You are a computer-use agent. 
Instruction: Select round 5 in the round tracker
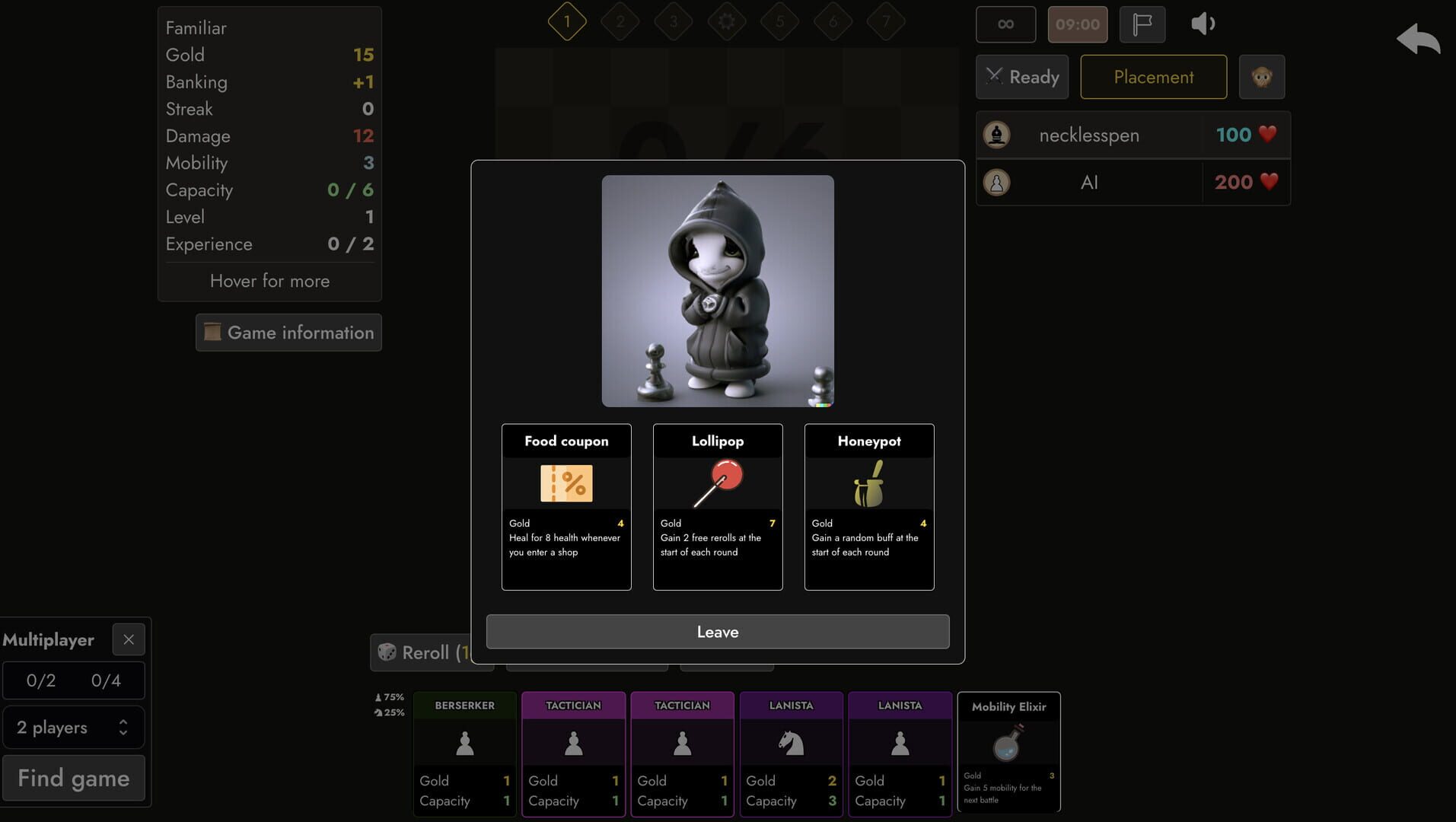(x=779, y=21)
